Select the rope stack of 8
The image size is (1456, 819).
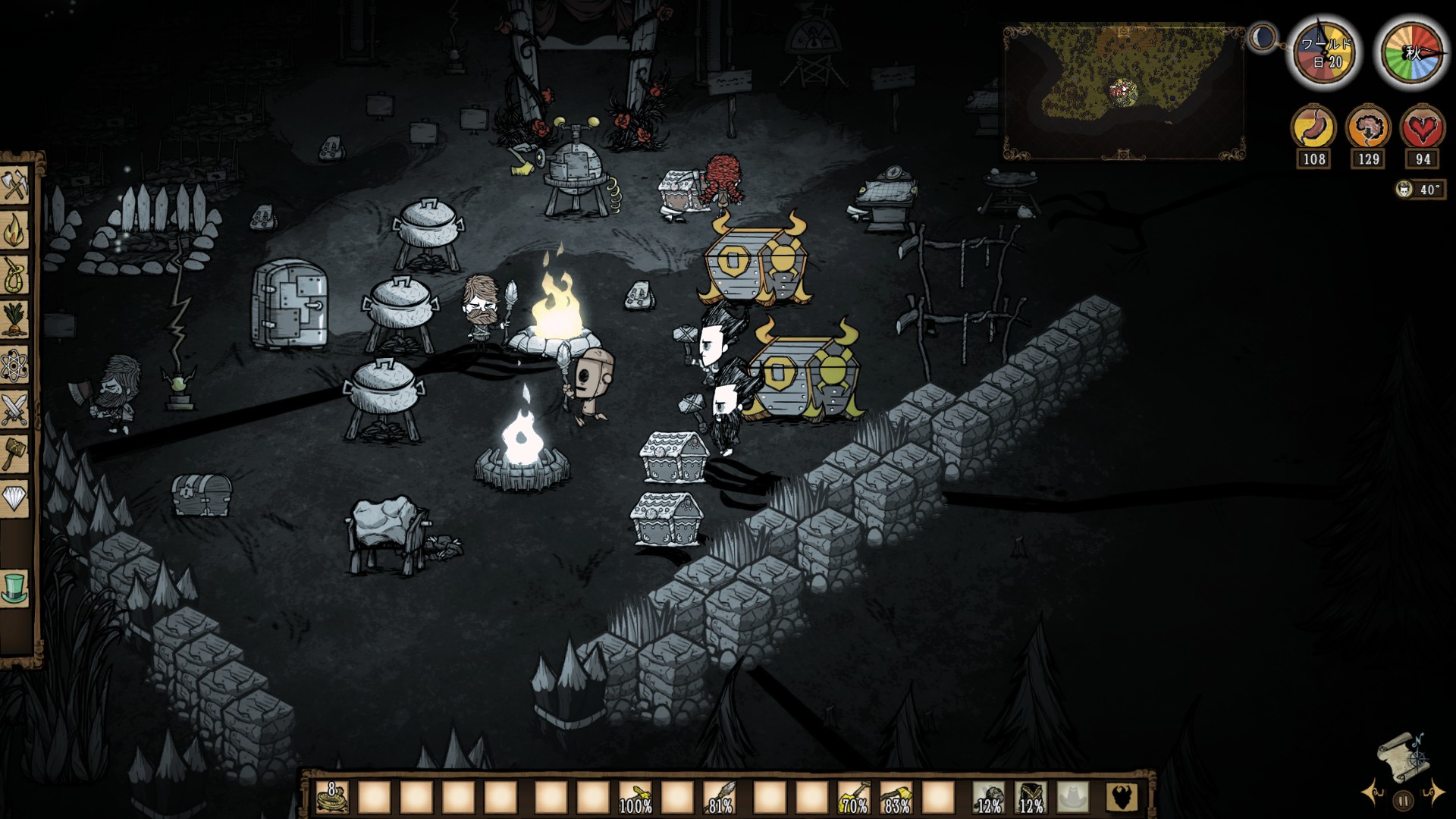[332, 798]
